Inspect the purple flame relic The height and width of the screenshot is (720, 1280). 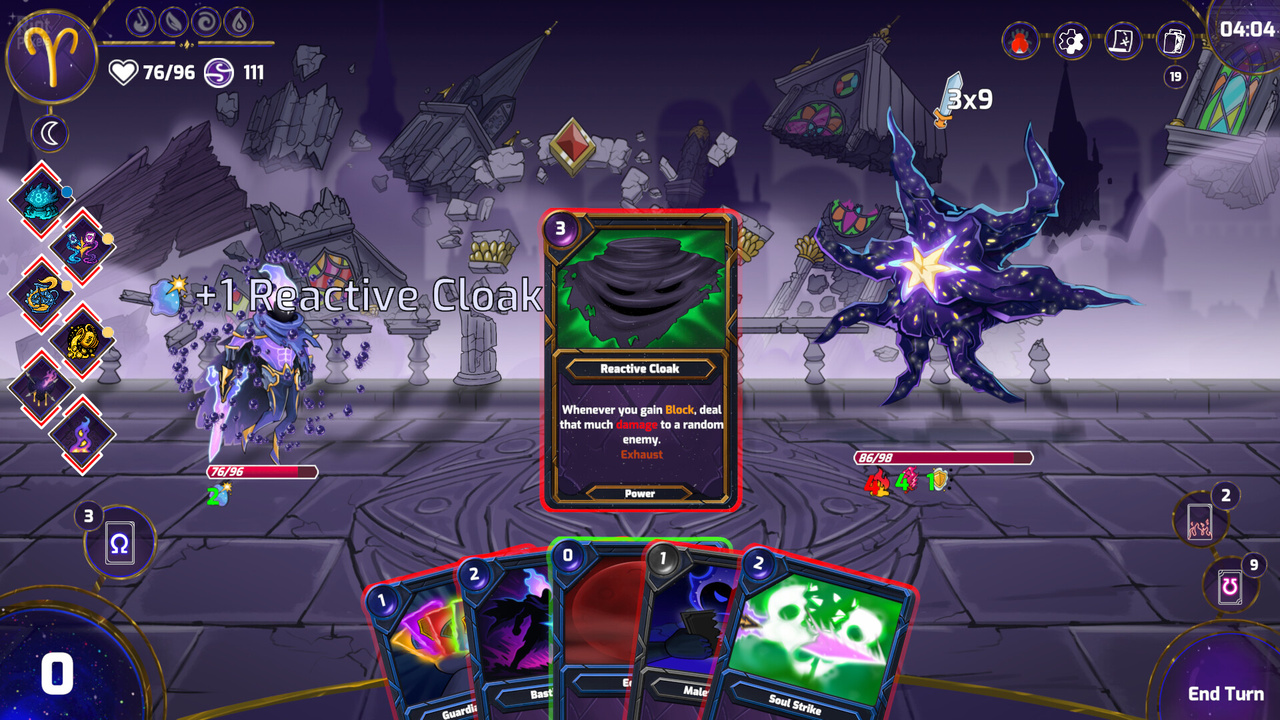click(83, 434)
